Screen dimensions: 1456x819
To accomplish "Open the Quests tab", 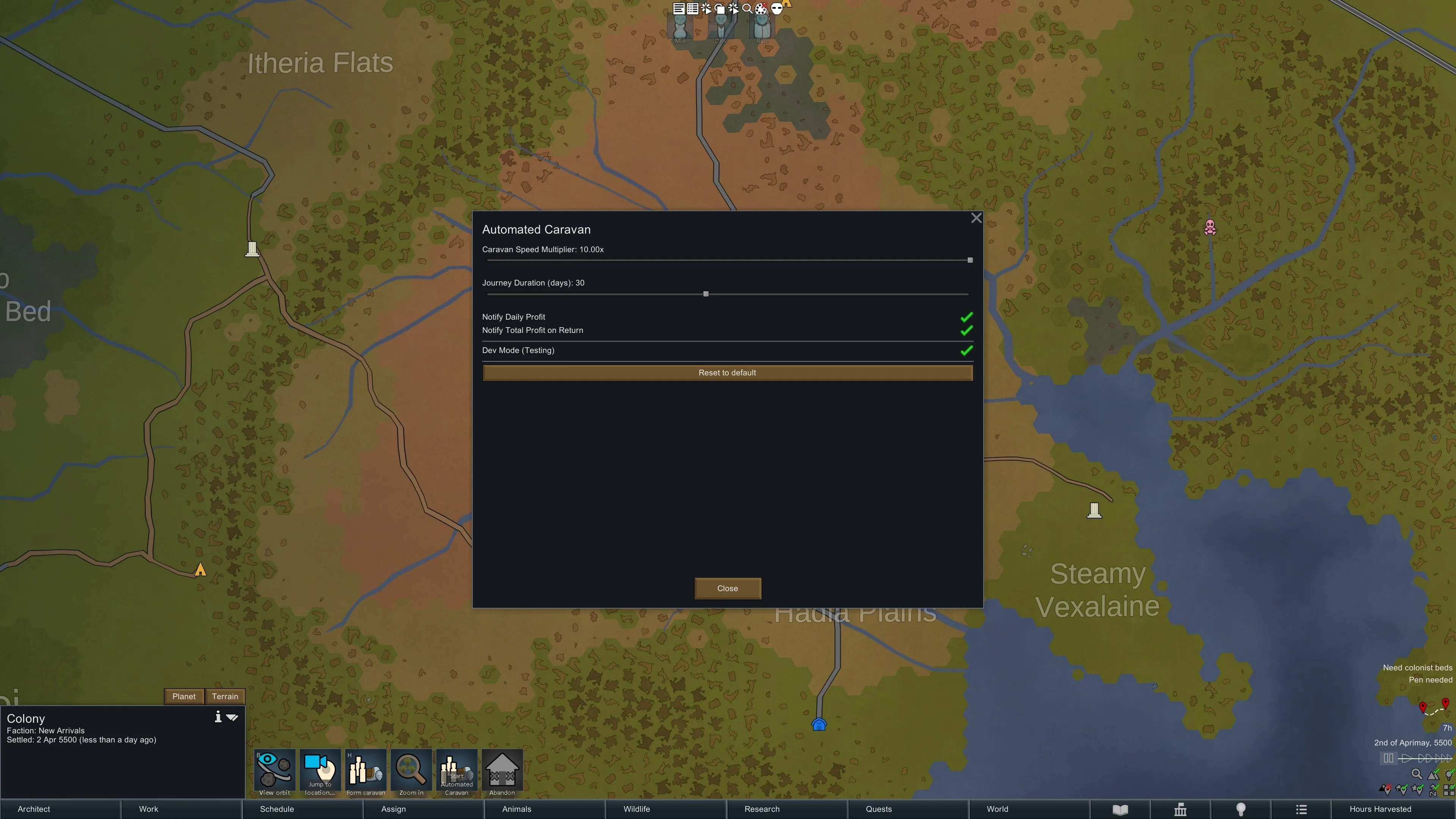I will [x=879, y=809].
